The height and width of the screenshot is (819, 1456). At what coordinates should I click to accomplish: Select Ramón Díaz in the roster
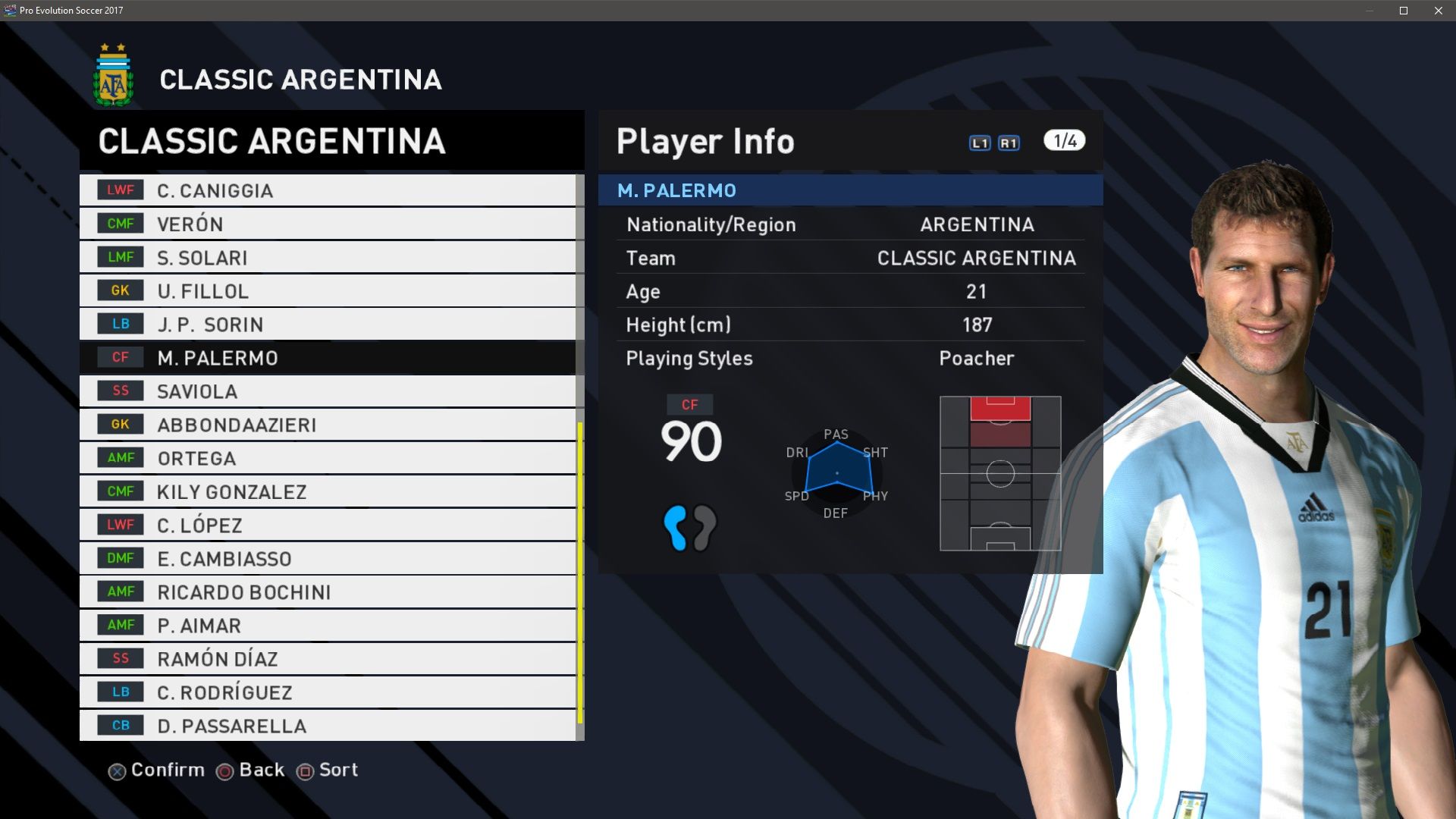(x=326, y=658)
